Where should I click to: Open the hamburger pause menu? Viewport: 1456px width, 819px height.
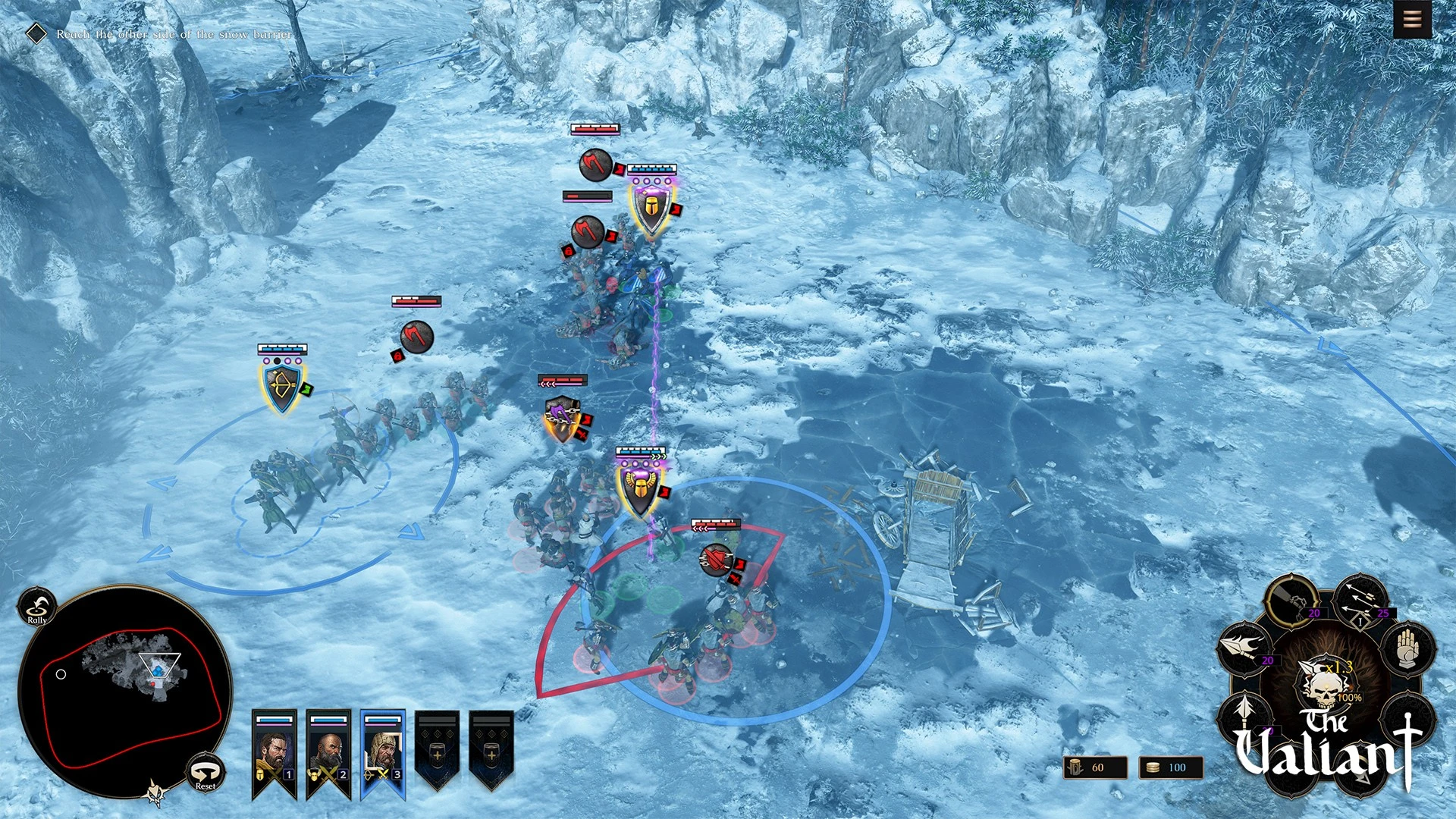point(1412,19)
